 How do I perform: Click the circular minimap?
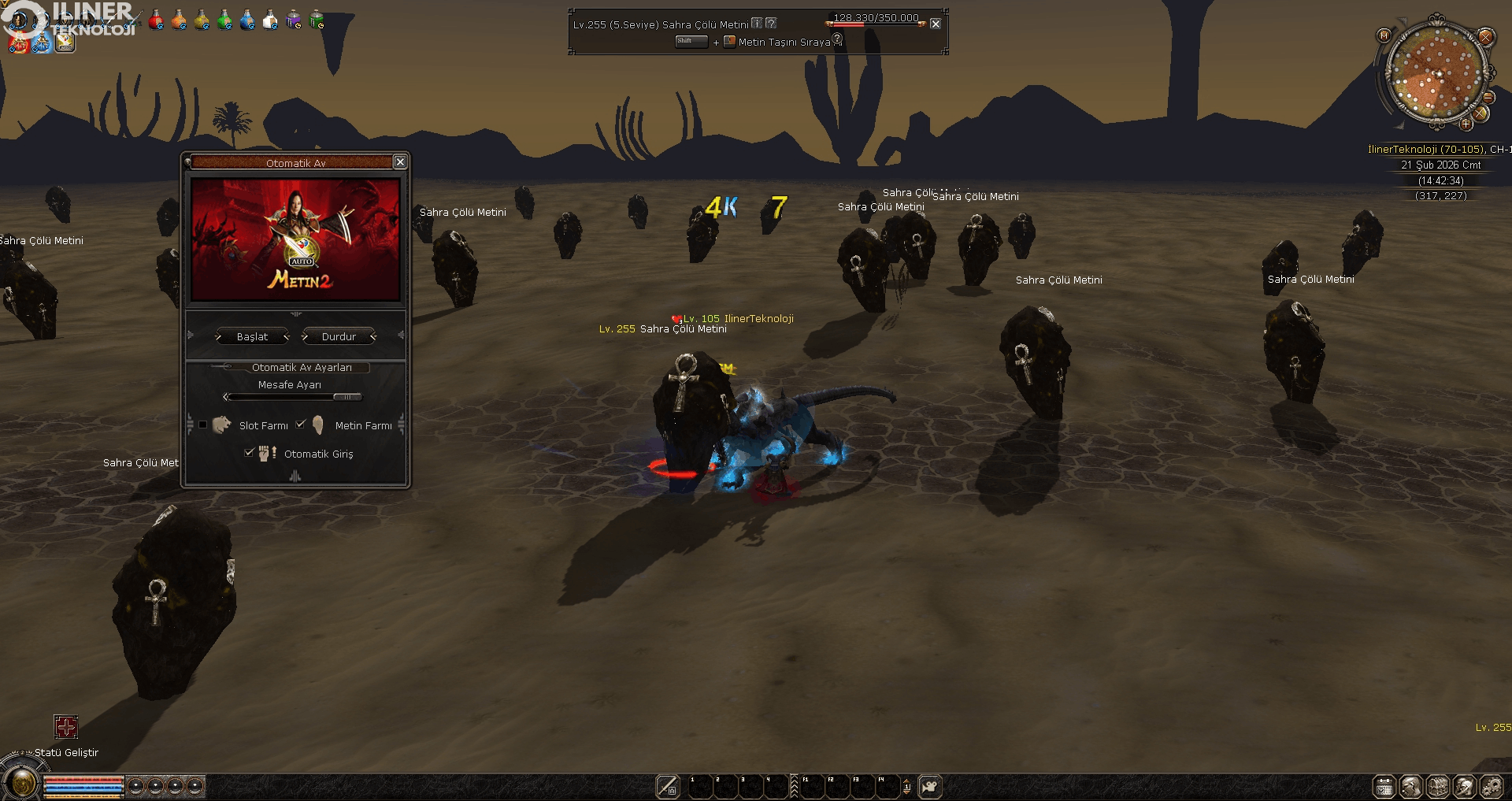pyautogui.click(x=1436, y=74)
